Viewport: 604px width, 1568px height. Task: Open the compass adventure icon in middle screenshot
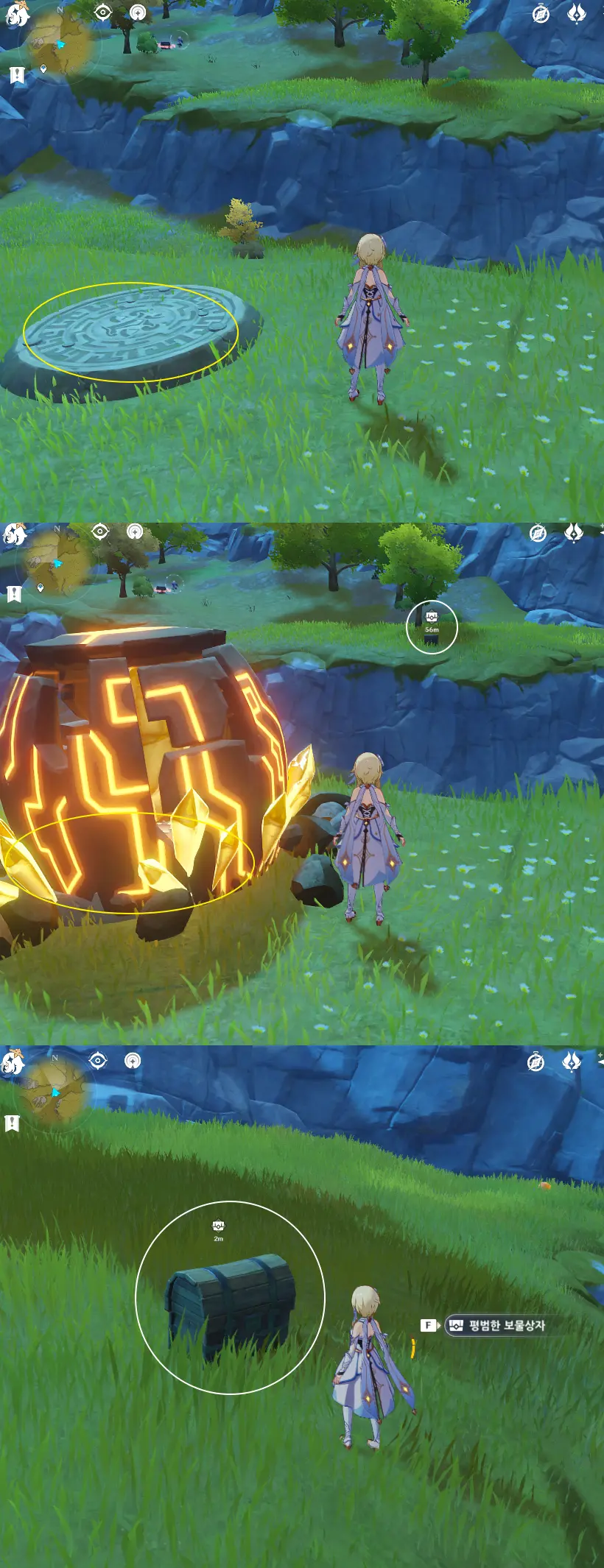pos(538,533)
